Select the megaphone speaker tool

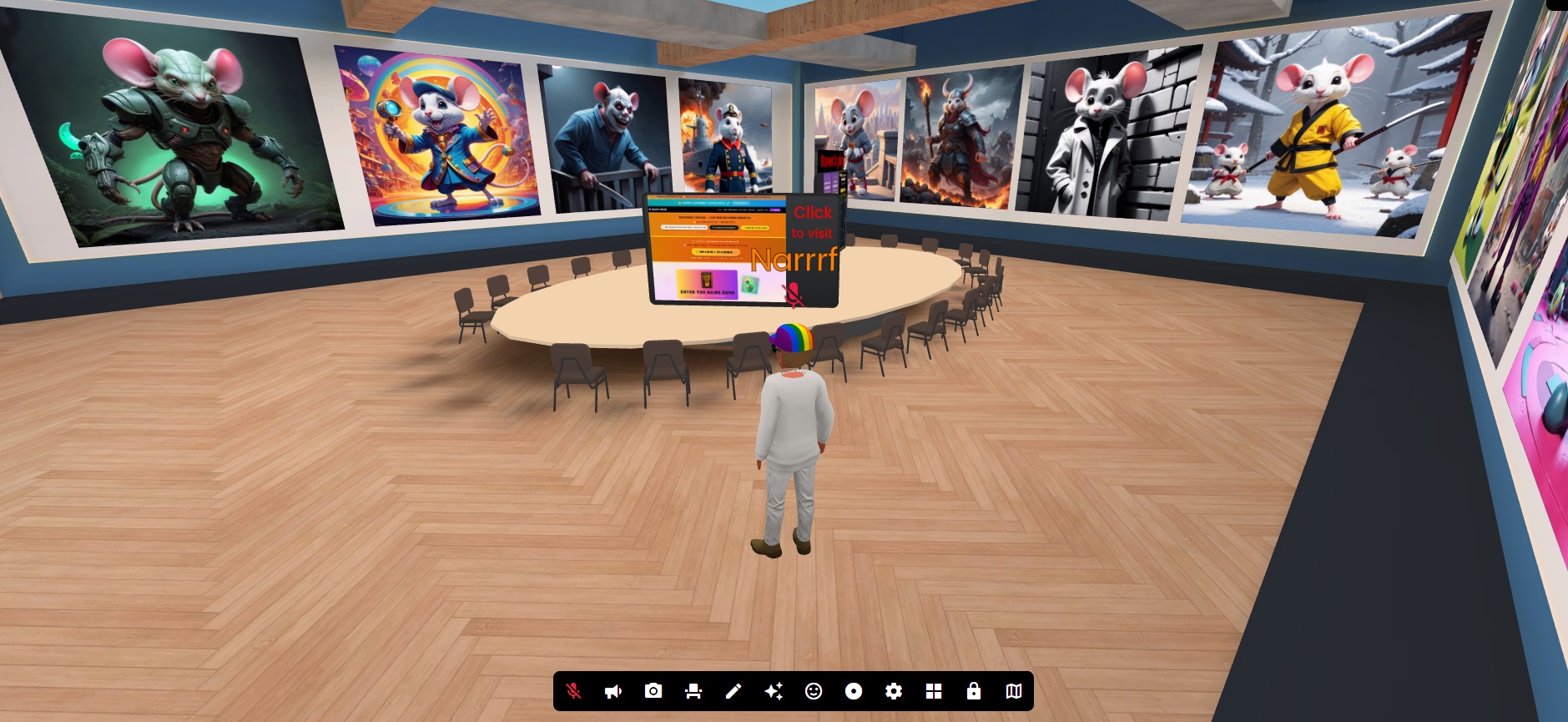coord(614,690)
